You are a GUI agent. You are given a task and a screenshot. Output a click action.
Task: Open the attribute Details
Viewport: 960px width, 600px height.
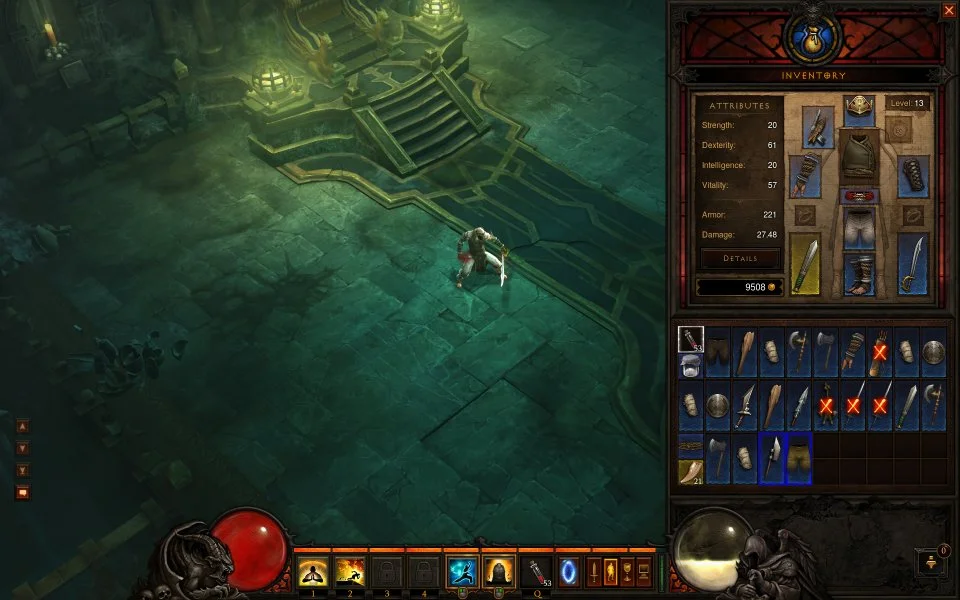point(740,258)
